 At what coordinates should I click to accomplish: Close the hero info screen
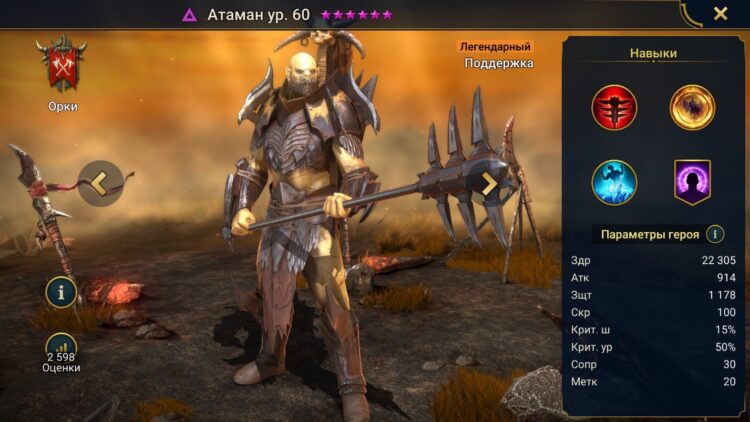click(720, 14)
